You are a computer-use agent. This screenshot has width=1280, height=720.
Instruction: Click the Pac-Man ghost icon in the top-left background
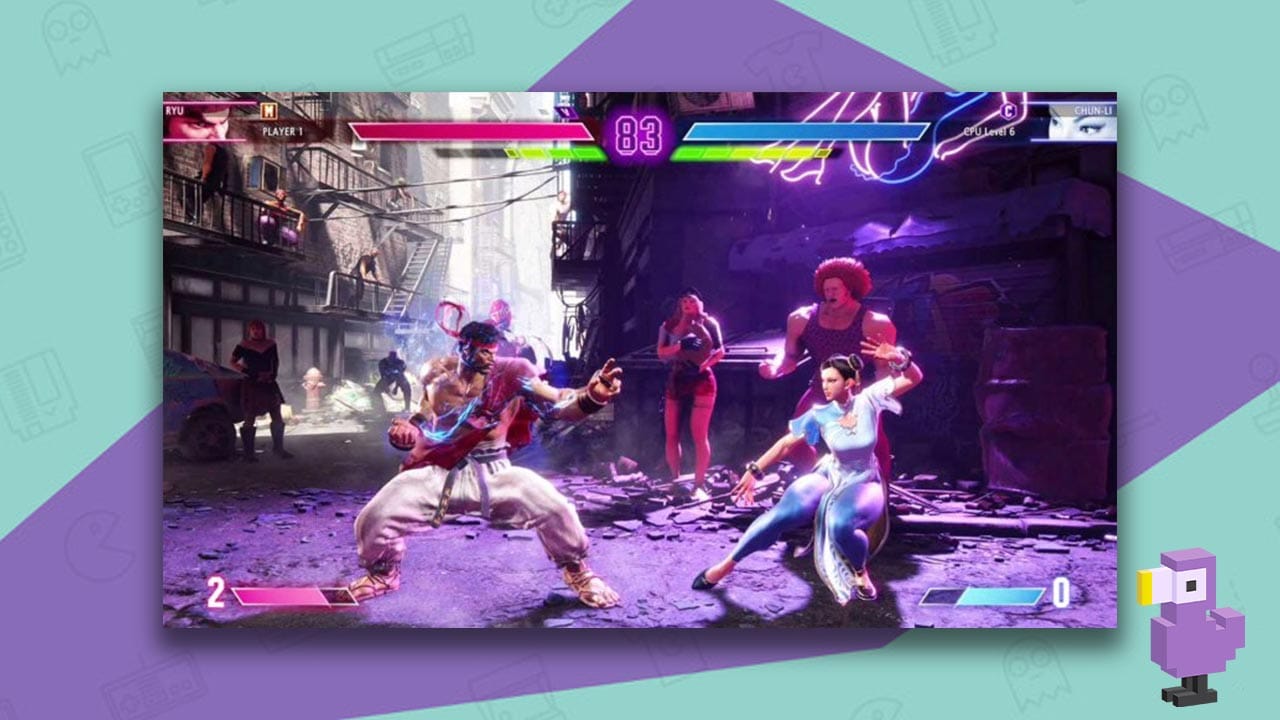tap(73, 39)
